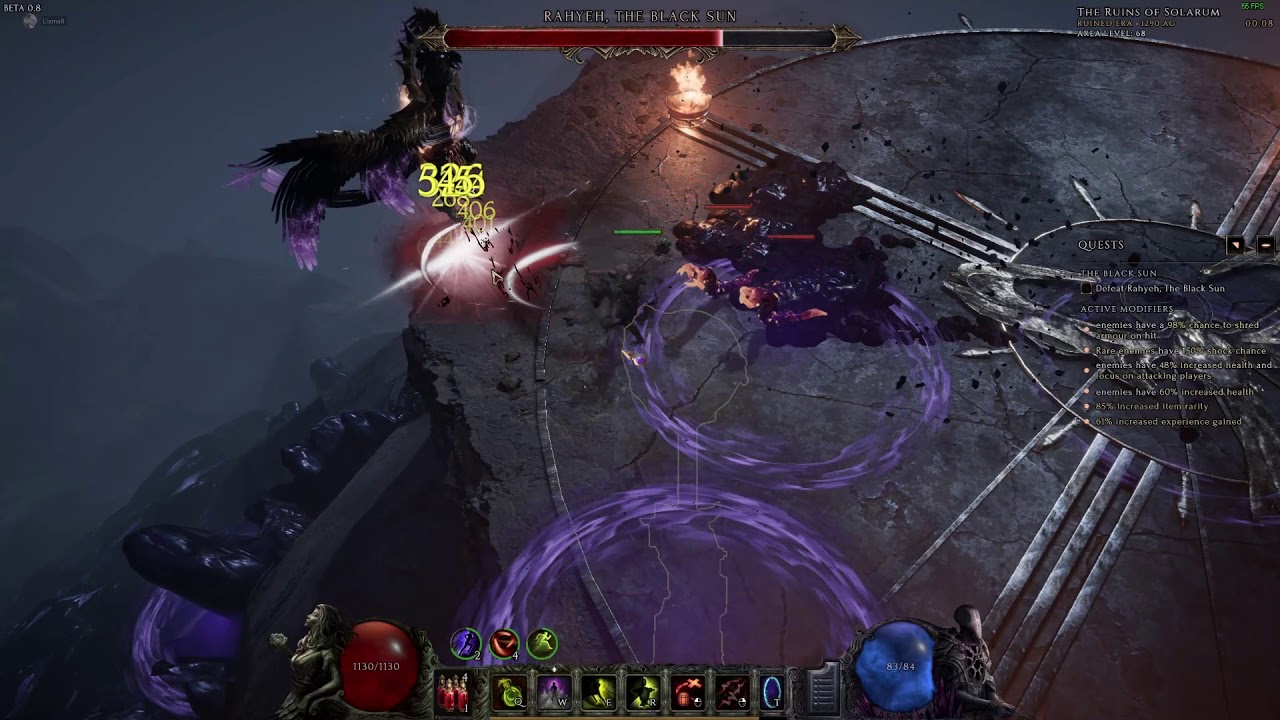Select the Defeat Rahyeh quest objective
The height and width of the screenshot is (720, 1280).
[1159, 289]
